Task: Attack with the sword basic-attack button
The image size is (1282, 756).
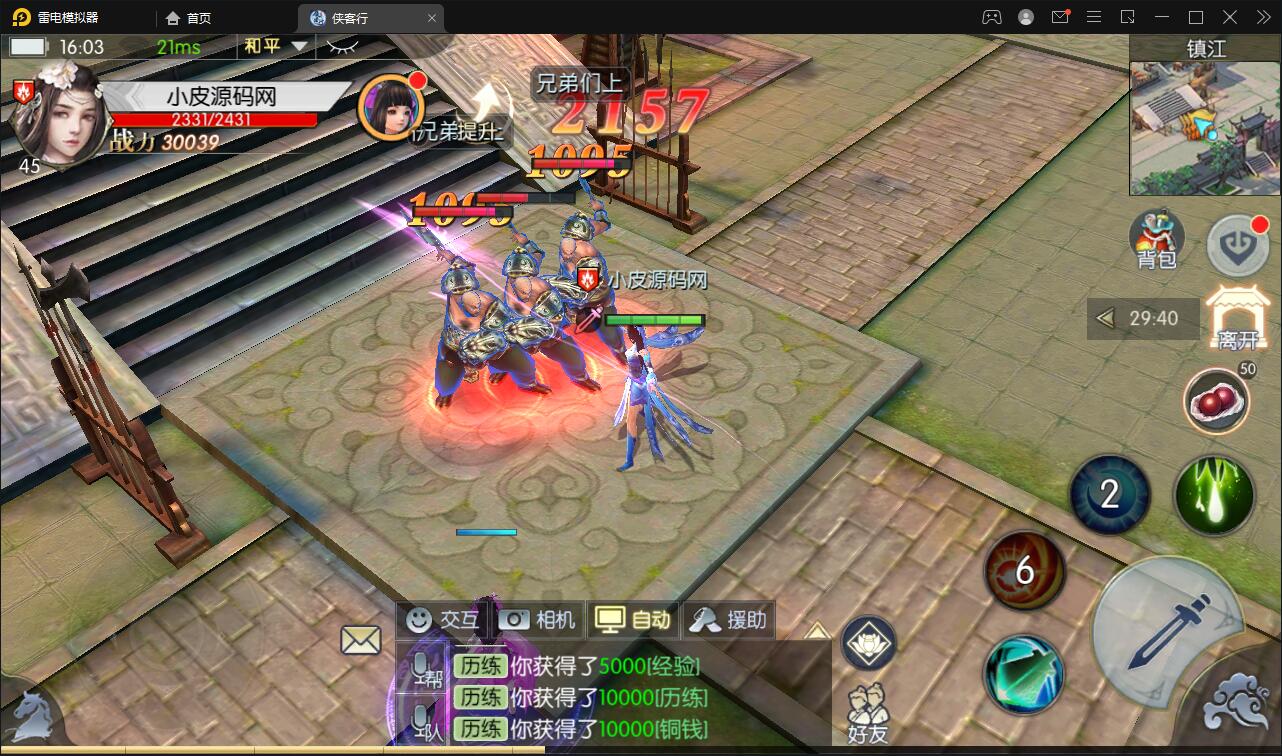Action: pos(1166,633)
